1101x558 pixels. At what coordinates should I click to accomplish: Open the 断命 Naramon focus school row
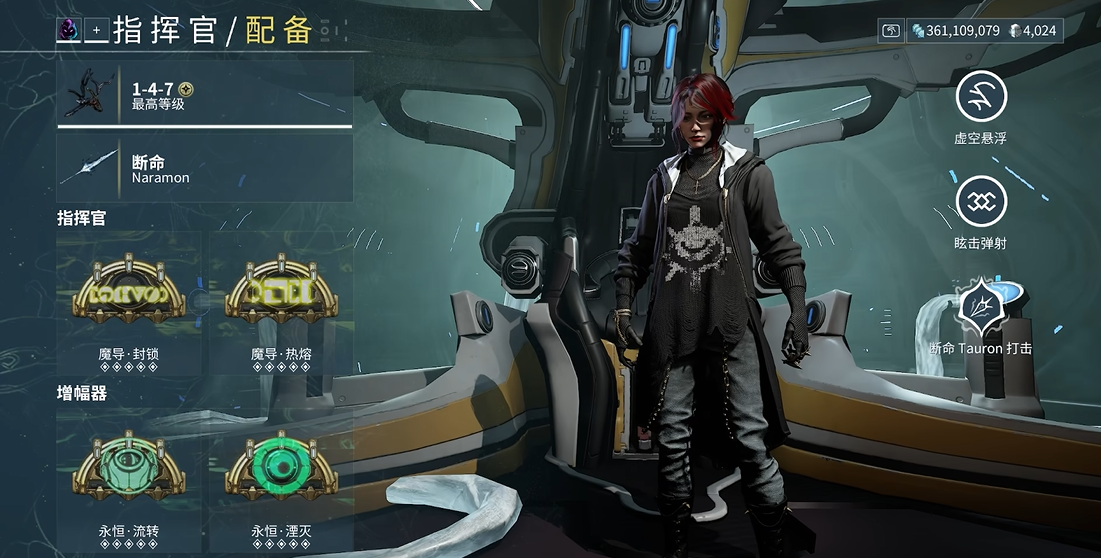tap(205, 168)
